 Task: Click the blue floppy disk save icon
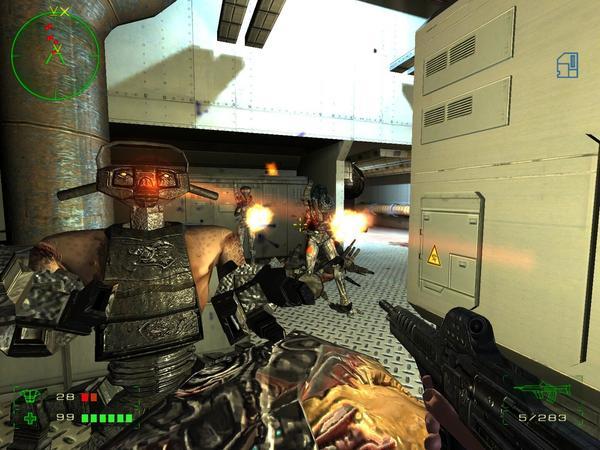tap(567, 65)
